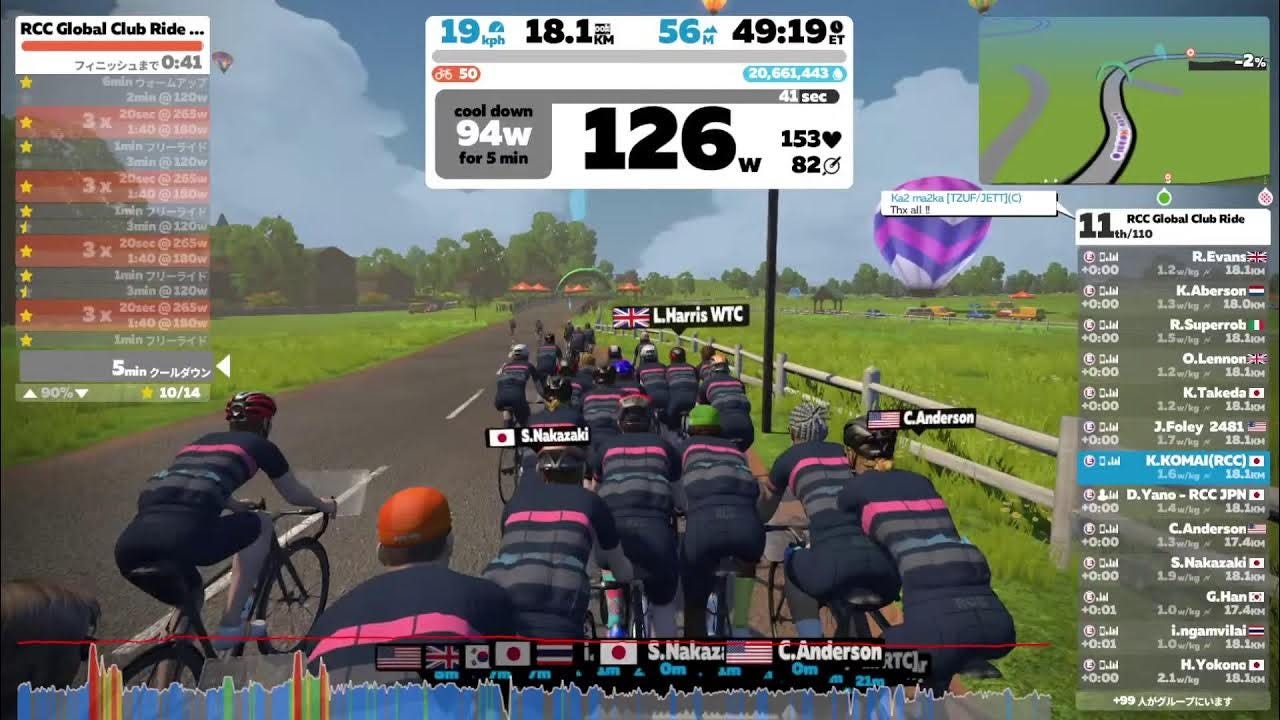Select H.Yokono in the rider list
The height and width of the screenshot is (720, 1280).
coord(1173,671)
